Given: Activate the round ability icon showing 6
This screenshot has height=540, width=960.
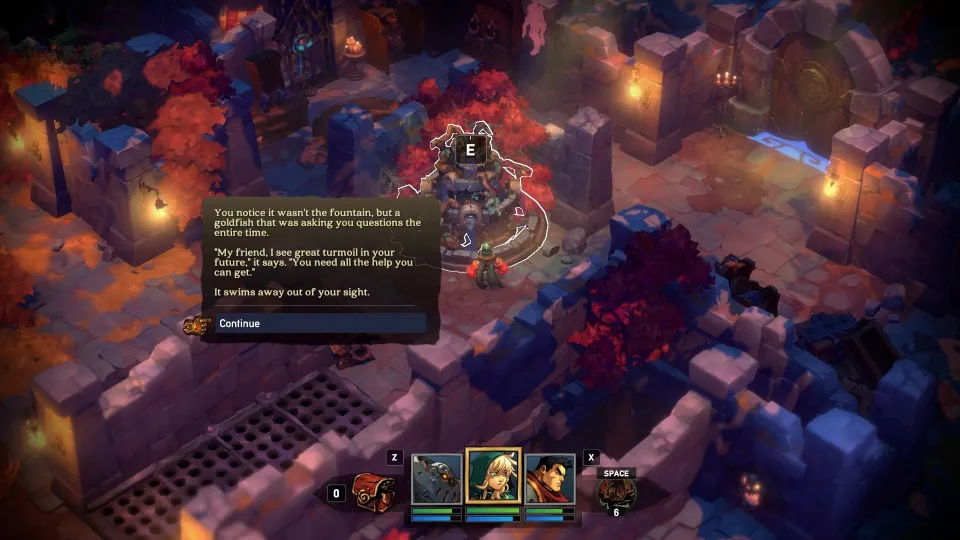Looking at the screenshot, I should (616, 495).
